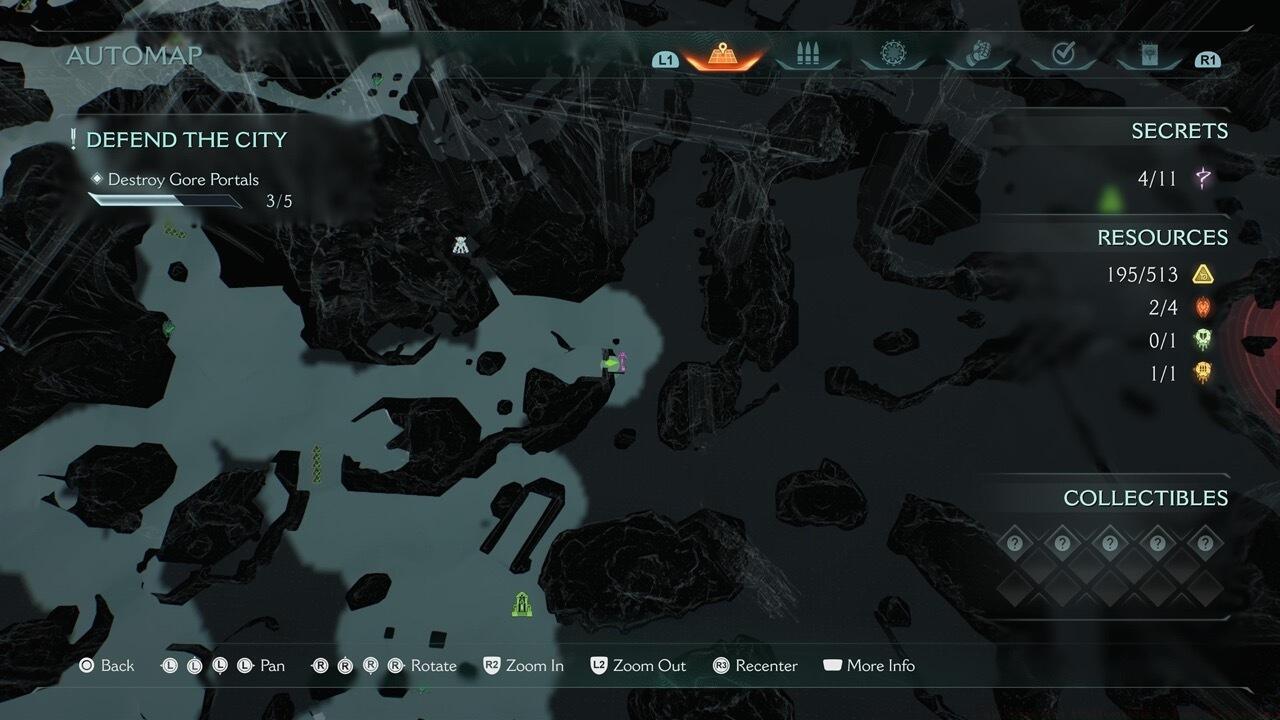
Task: Select the green 0/1 resource icon
Action: point(1203,340)
